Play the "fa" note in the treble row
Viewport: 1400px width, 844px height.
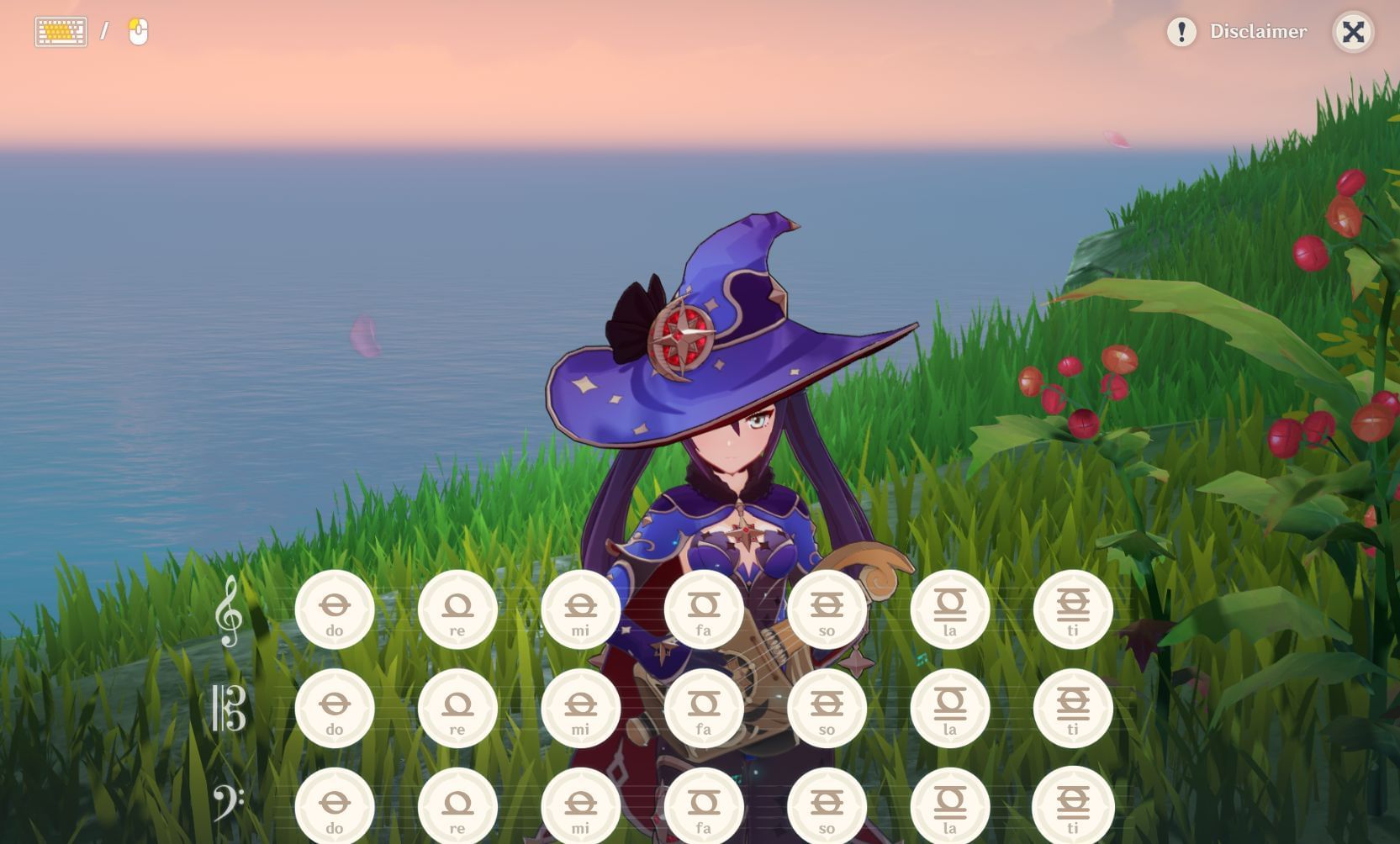(x=705, y=607)
